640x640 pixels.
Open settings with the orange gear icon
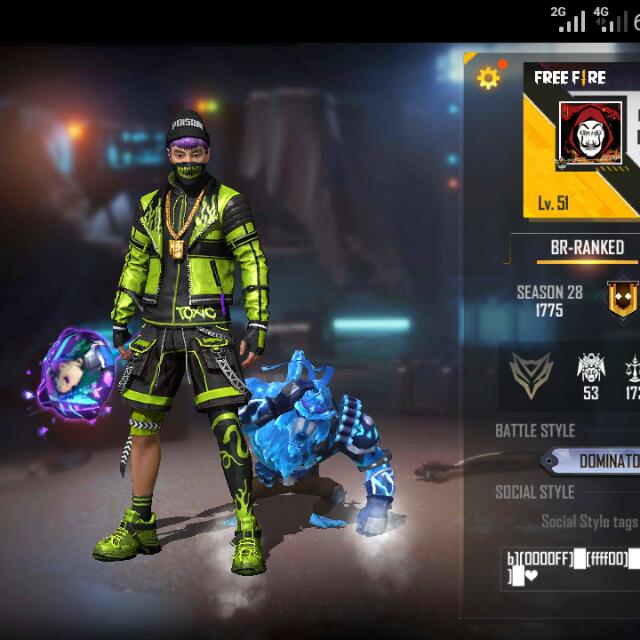pos(488,78)
